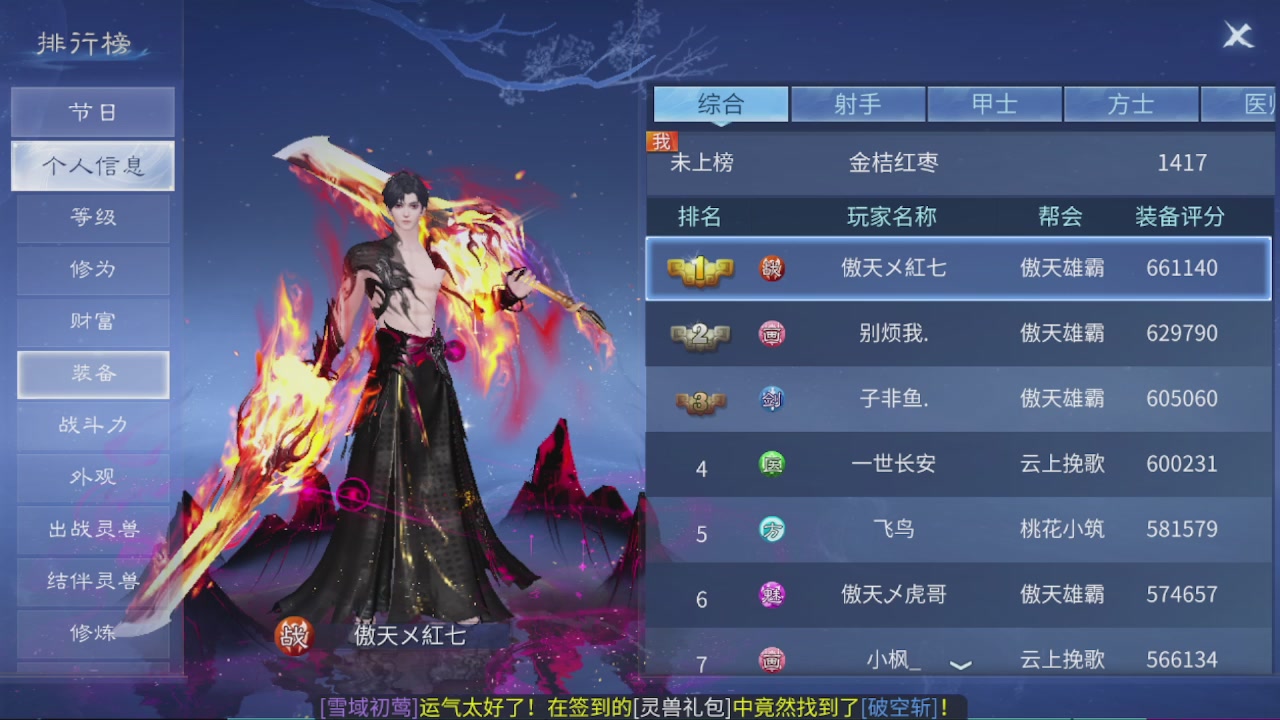Click the 我 marker above 未上榜
Screen dimensions: 1280x720
pos(661,141)
